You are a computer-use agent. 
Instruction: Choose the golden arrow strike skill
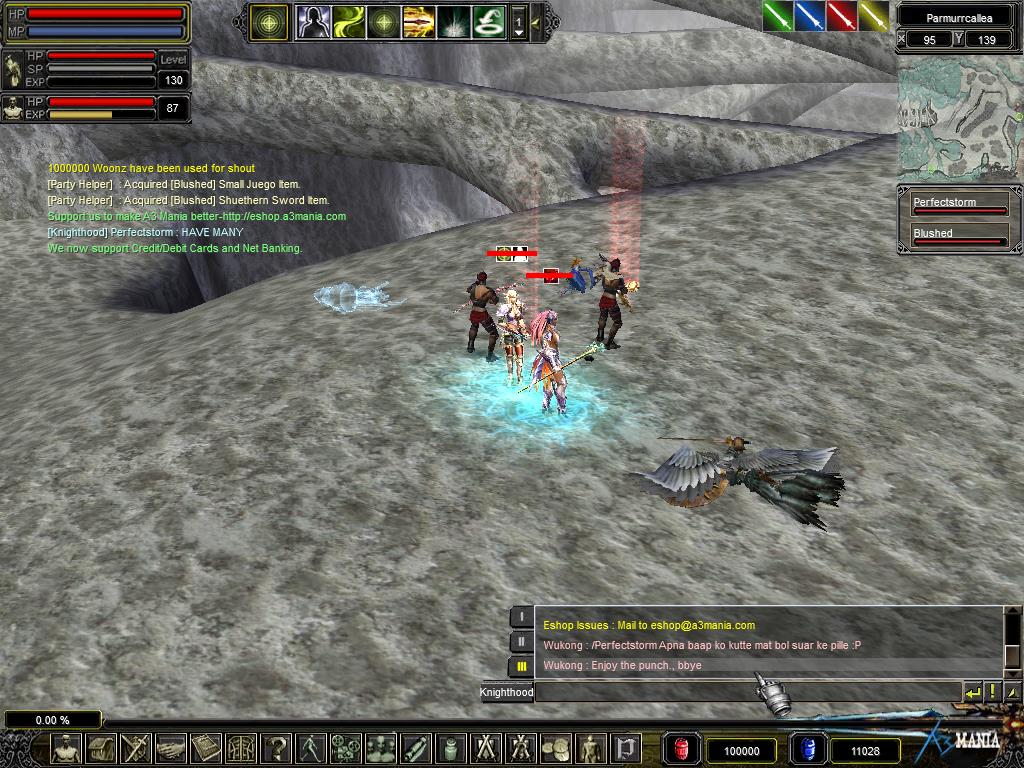click(417, 21)
